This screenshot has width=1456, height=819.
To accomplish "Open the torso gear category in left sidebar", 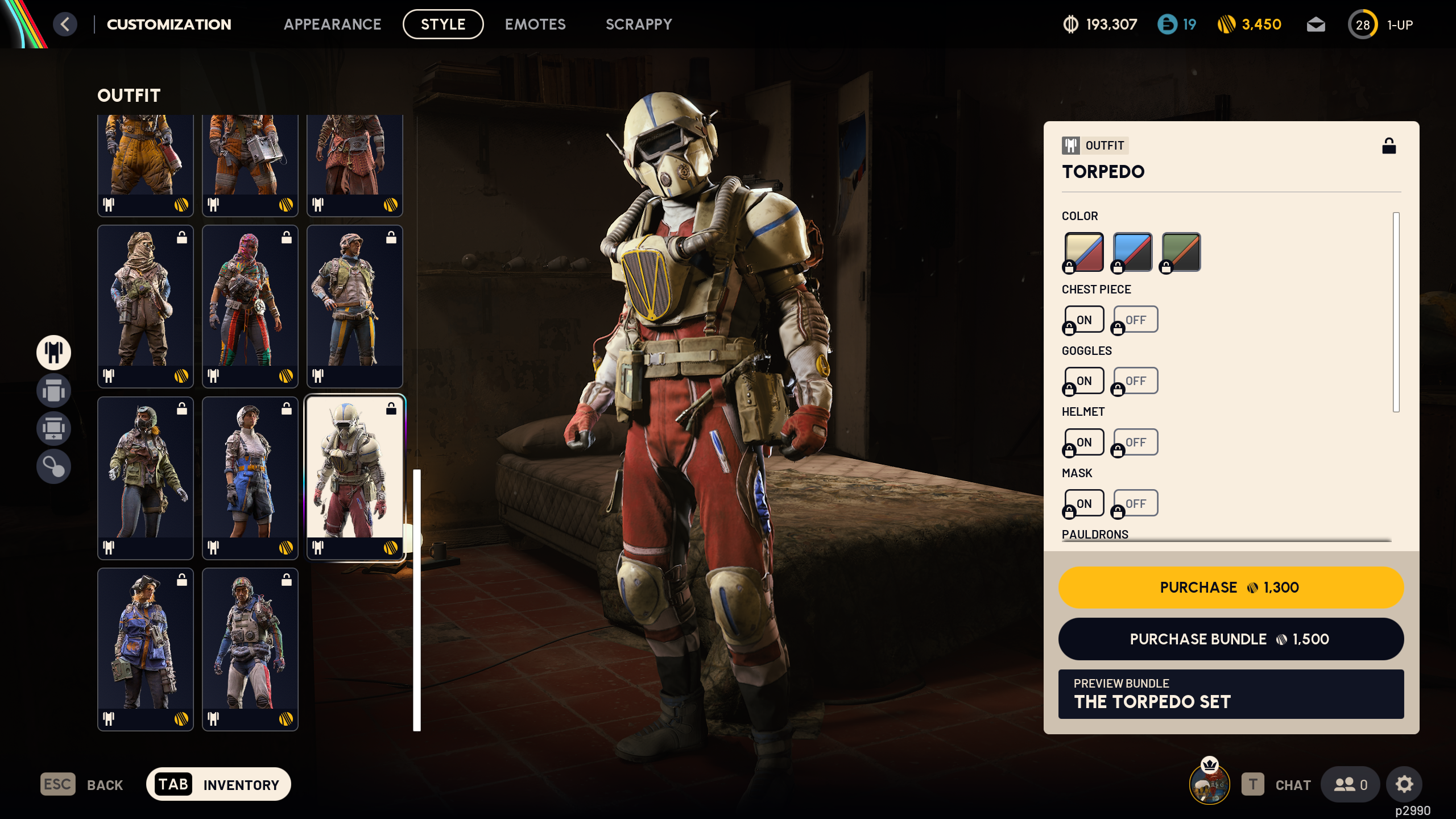I will [53, 391].
